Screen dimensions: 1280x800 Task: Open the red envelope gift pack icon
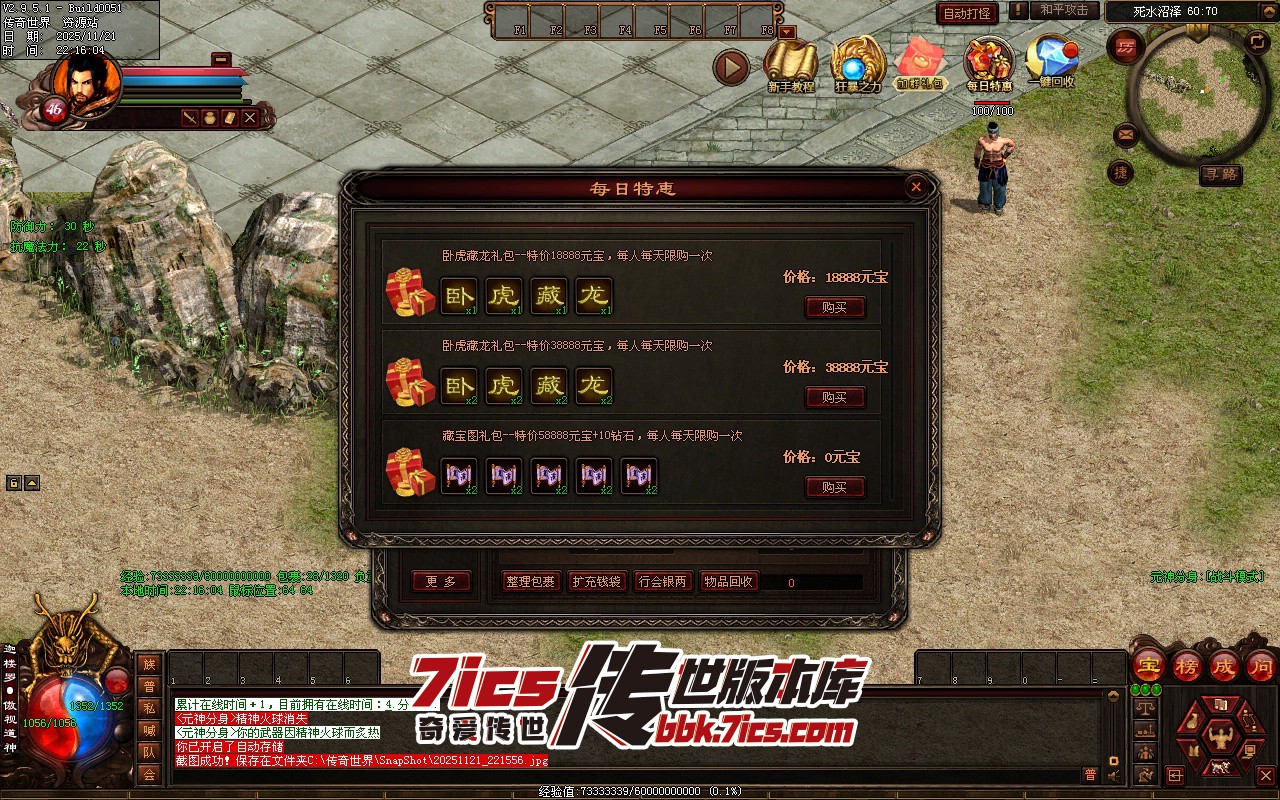(x=921, y=63)
